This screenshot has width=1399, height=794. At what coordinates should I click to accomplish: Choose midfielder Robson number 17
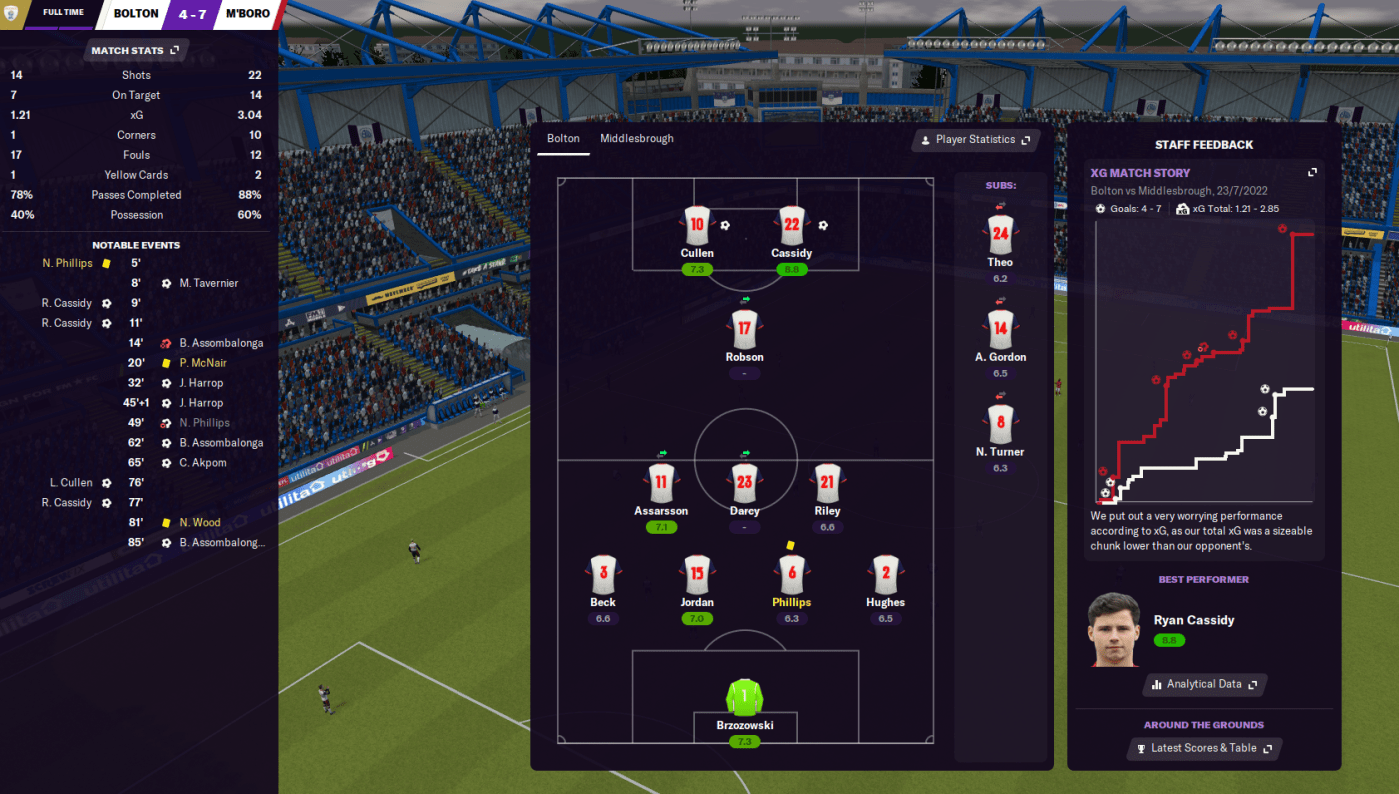[744, 329]
